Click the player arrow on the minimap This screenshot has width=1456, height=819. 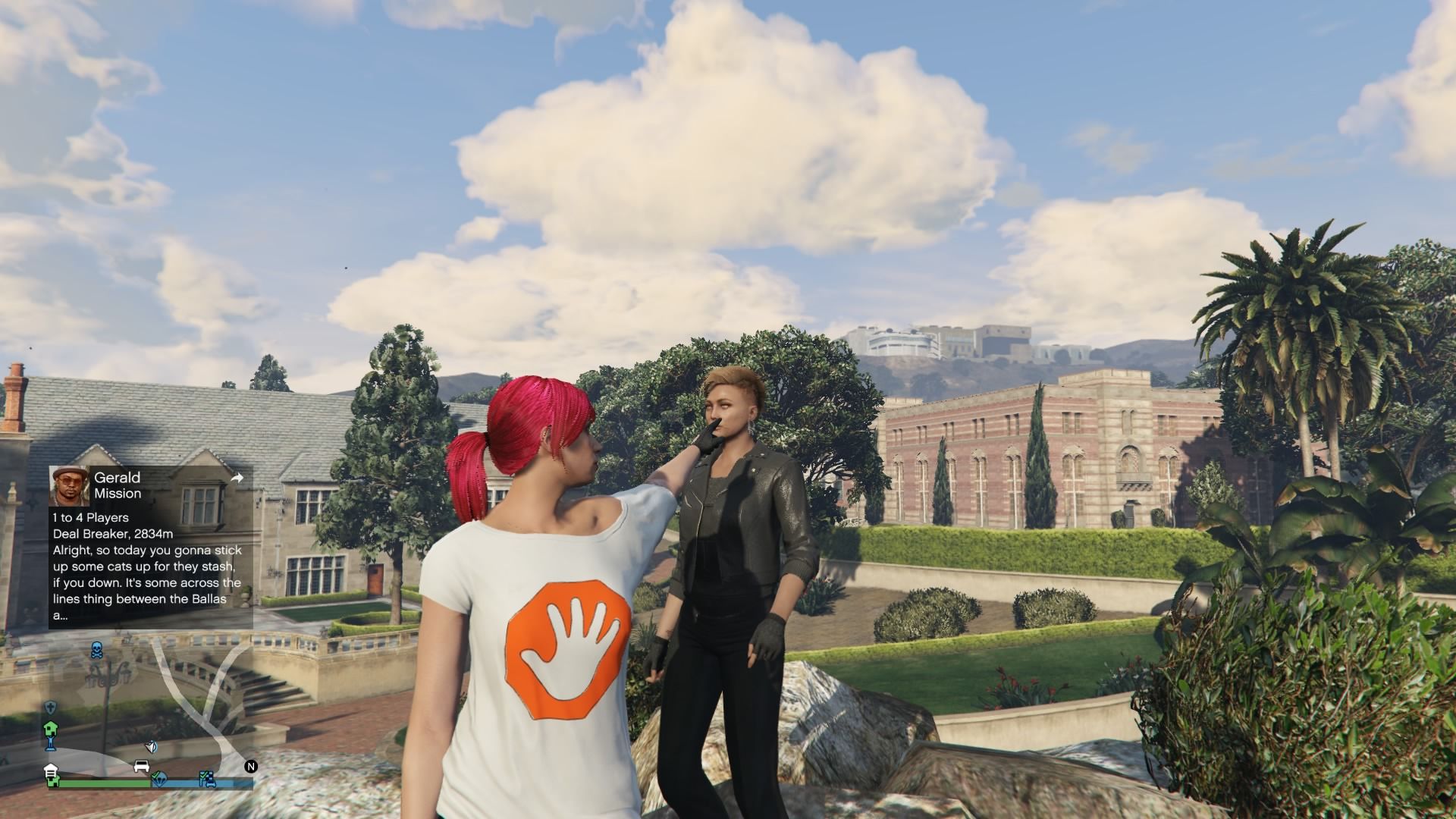click(x=152, y=747)
